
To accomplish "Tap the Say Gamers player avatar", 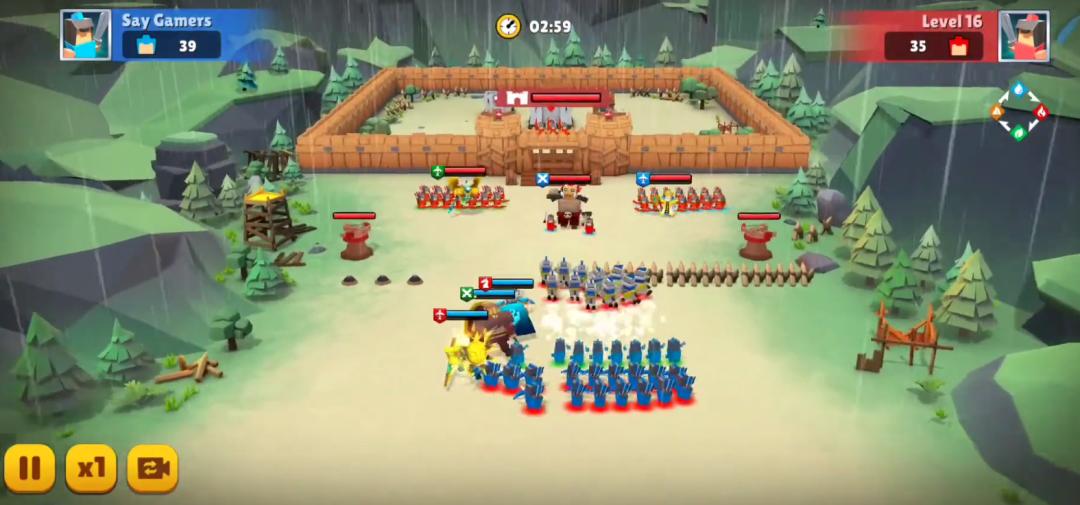I will [x=85, y=35].
